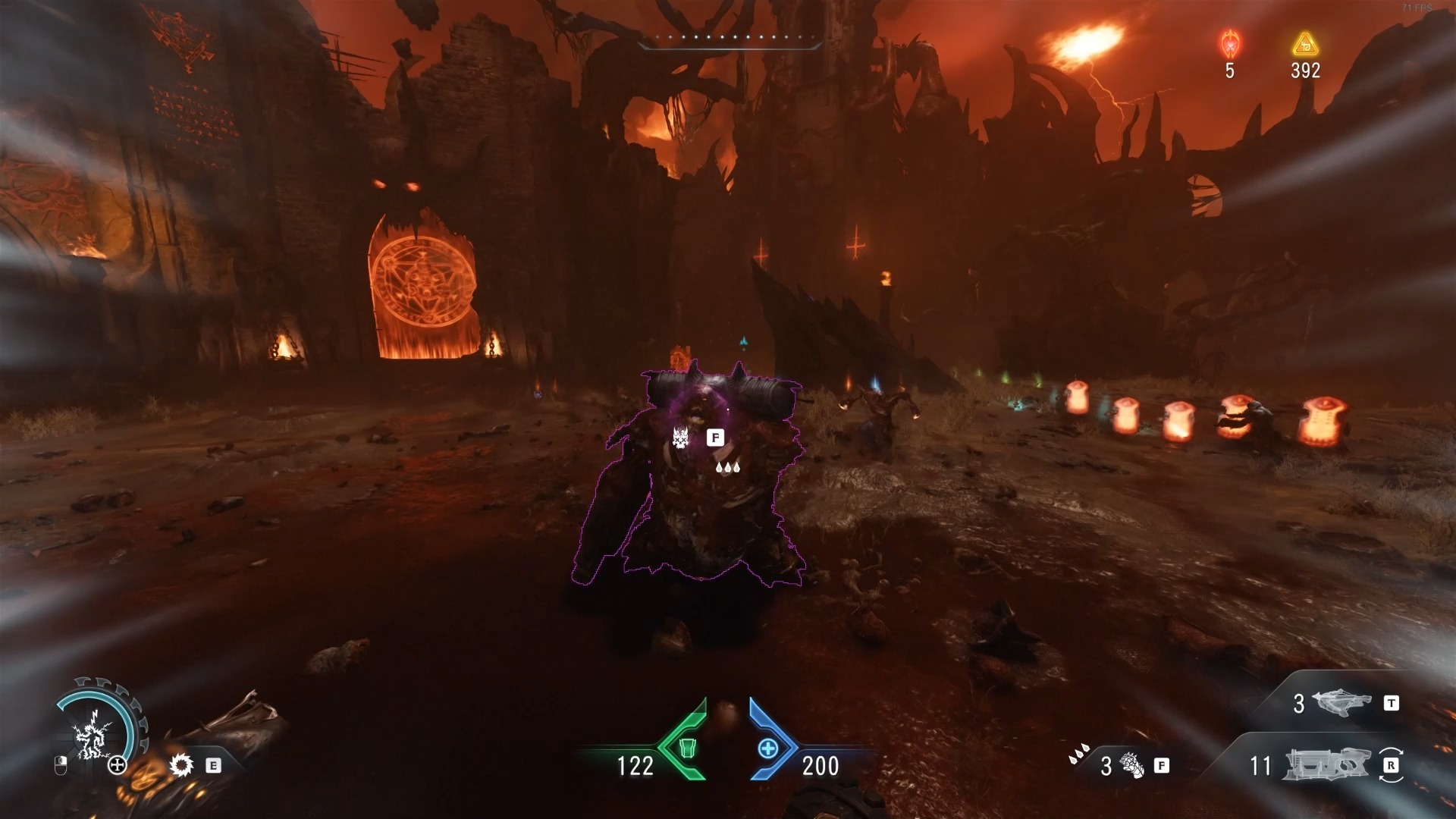Click the spiked gauntlet melee icon
This screenshot has height=819, width=1456.
point(1131,766)
